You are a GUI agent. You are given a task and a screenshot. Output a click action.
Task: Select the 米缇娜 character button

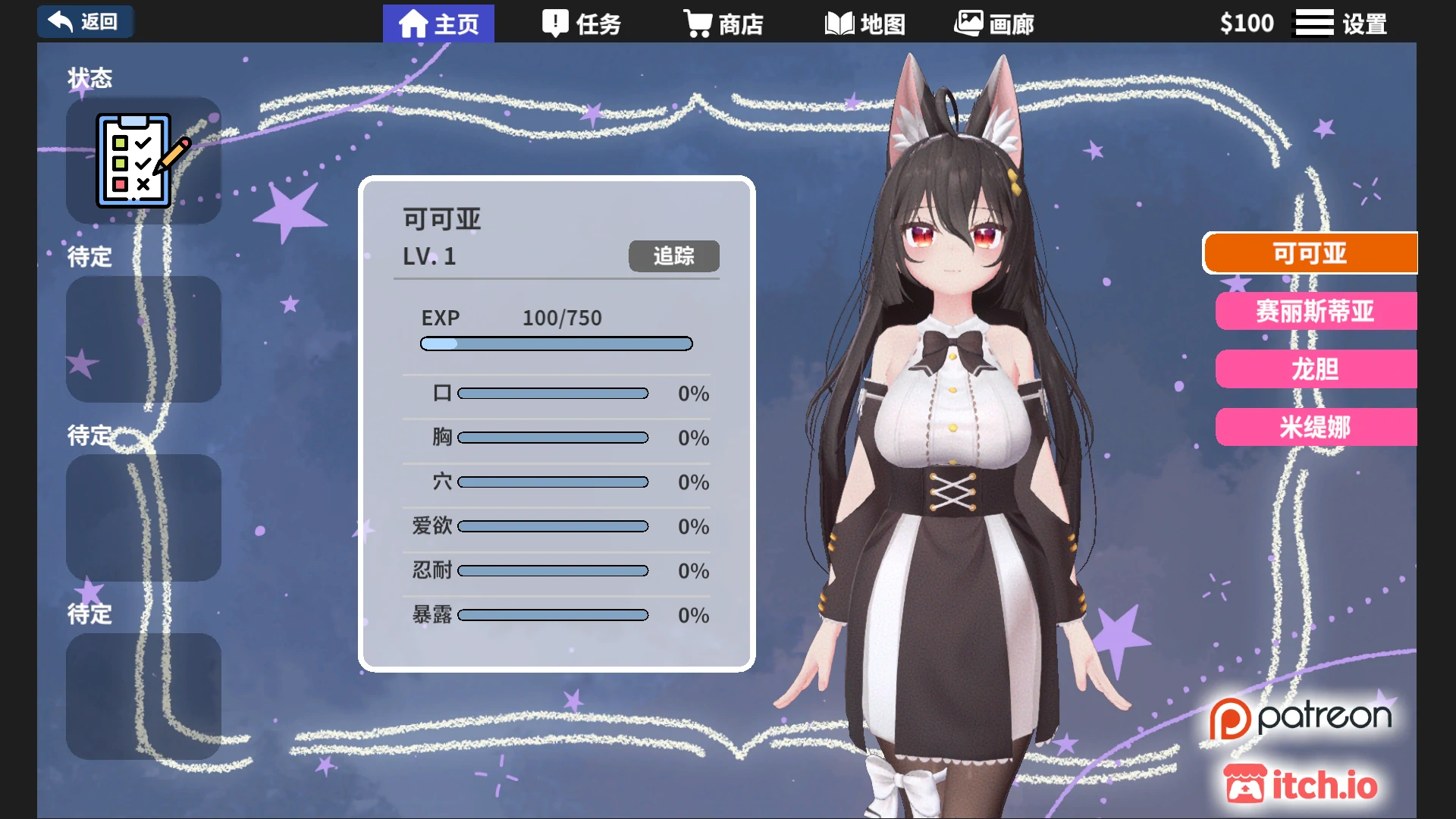coord(1317,427)
